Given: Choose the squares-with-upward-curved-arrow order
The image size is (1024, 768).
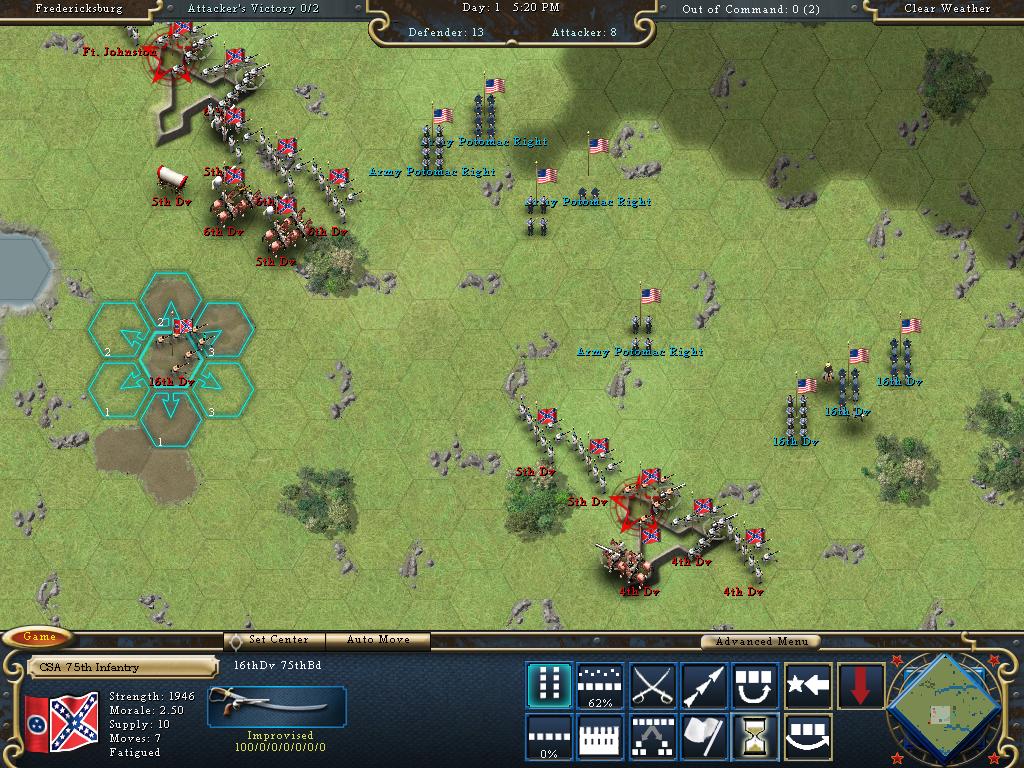Looking at the screenshot, I should [756, 686].
